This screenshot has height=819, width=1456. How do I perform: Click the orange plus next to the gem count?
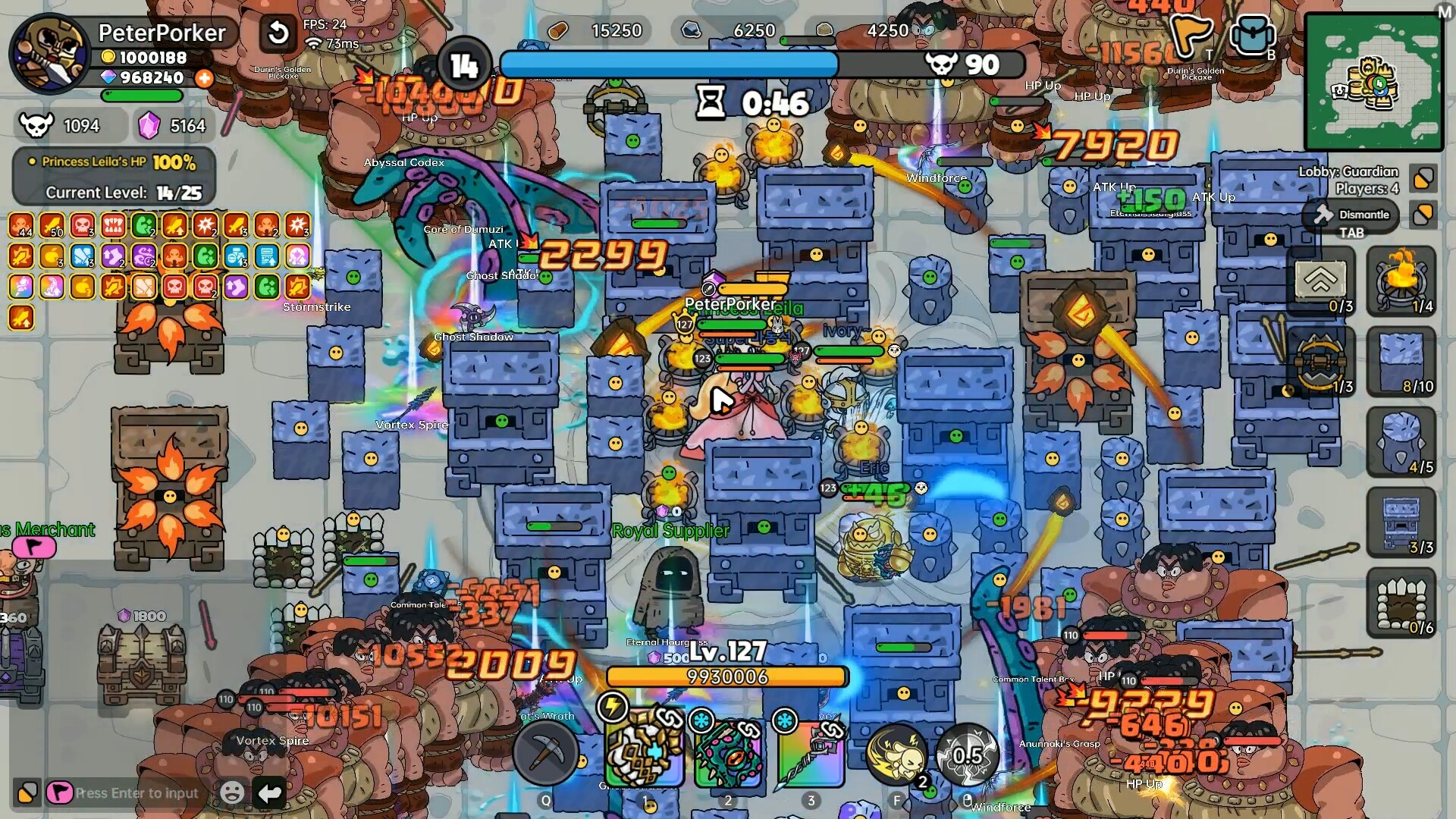[x=203, y=77]
